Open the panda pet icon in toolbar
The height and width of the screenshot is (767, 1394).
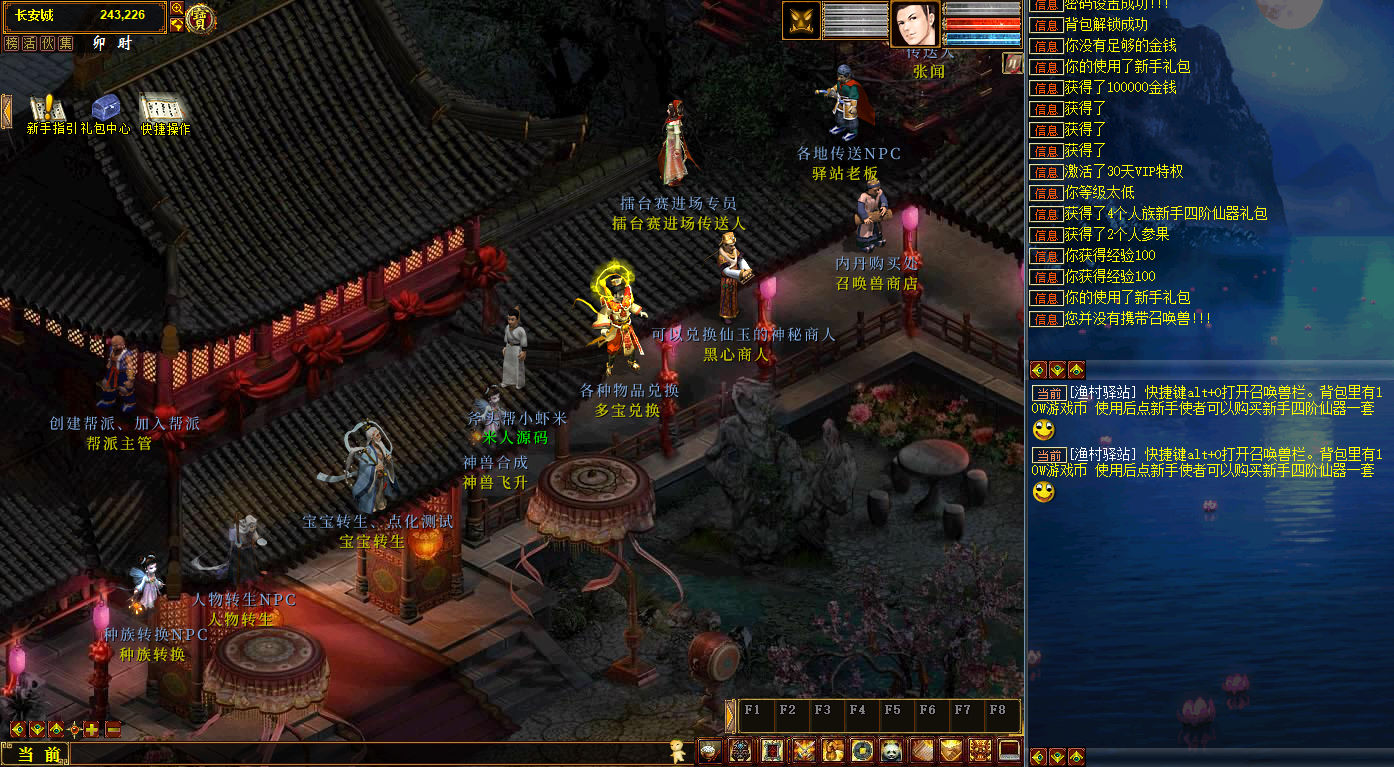[x=891, y=750]
